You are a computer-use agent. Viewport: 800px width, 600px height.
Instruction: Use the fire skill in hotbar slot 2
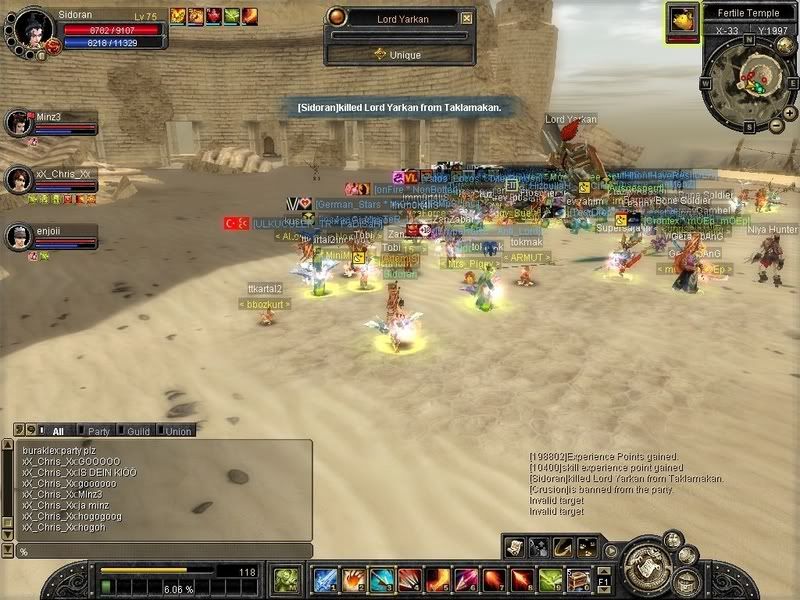353,580
